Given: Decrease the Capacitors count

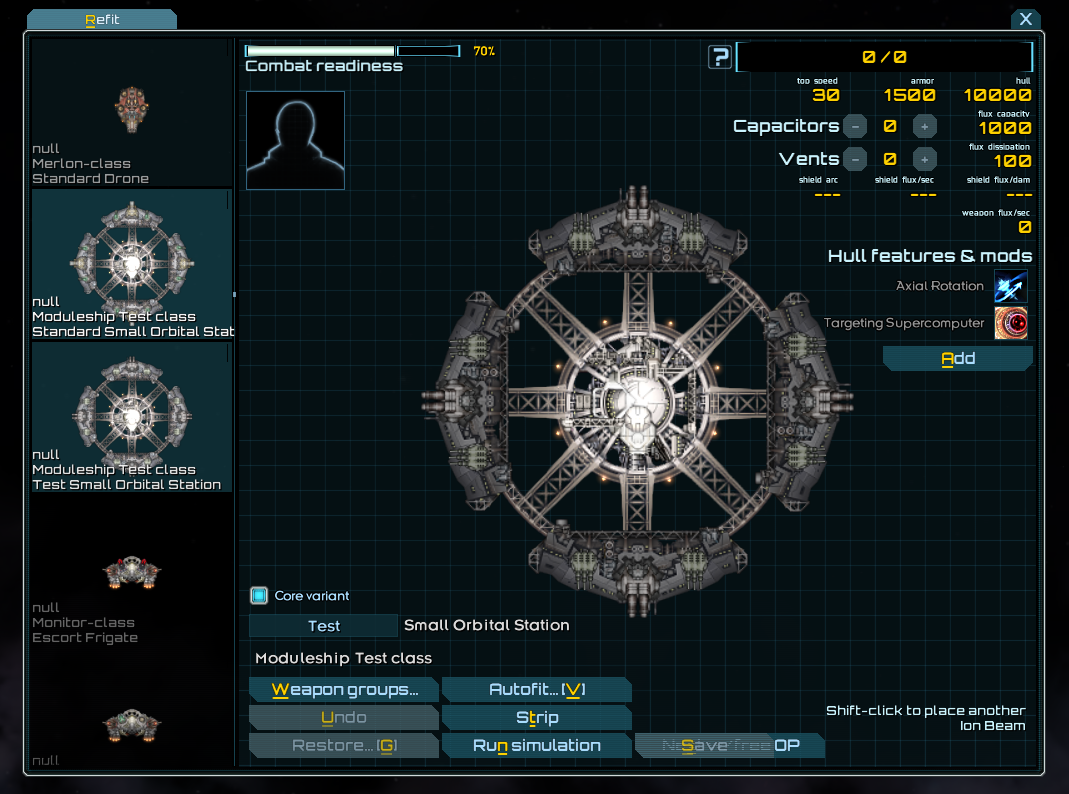Looking at the screenshot, I should point(855,126).
